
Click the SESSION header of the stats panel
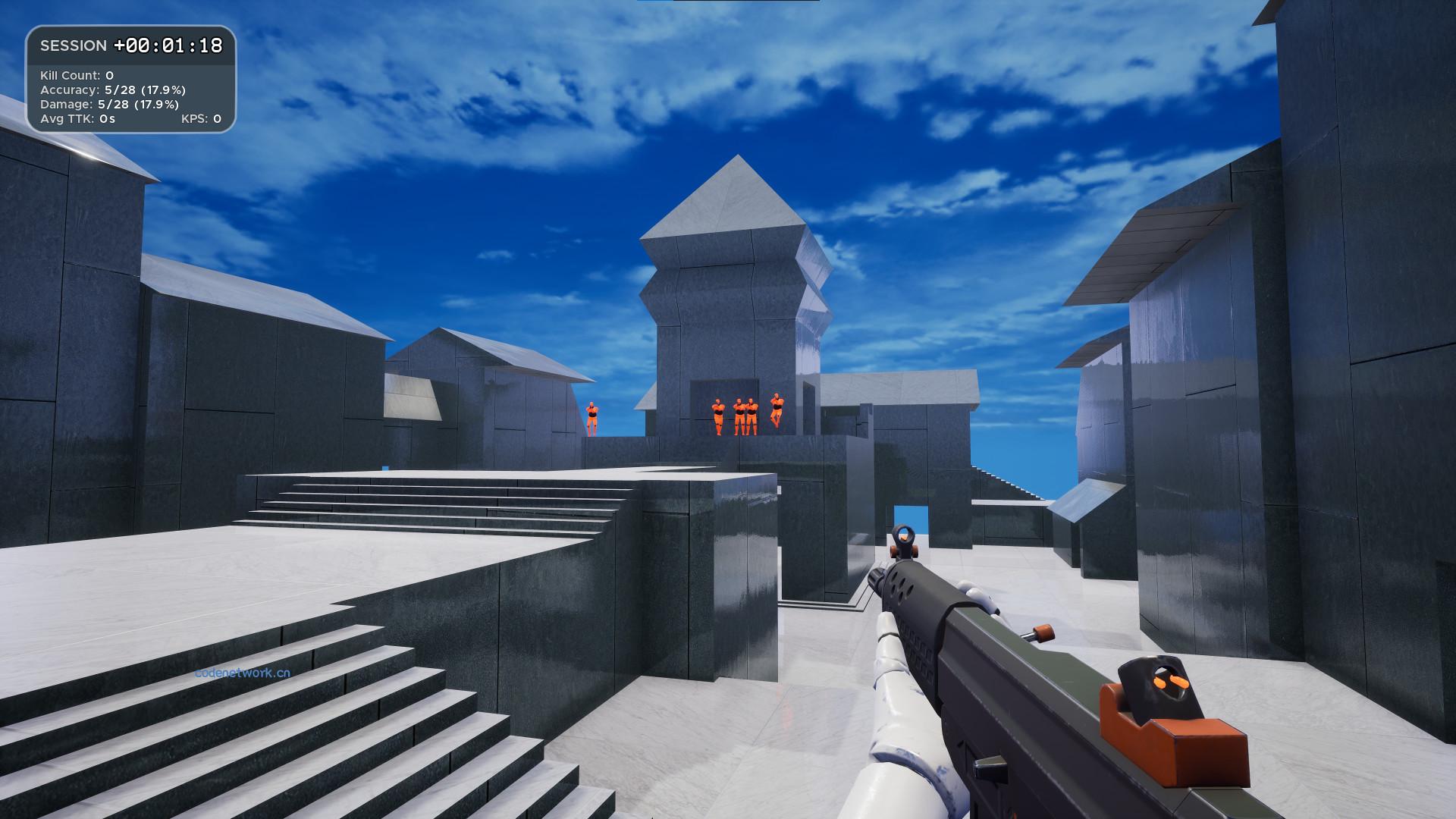point(74,45)
